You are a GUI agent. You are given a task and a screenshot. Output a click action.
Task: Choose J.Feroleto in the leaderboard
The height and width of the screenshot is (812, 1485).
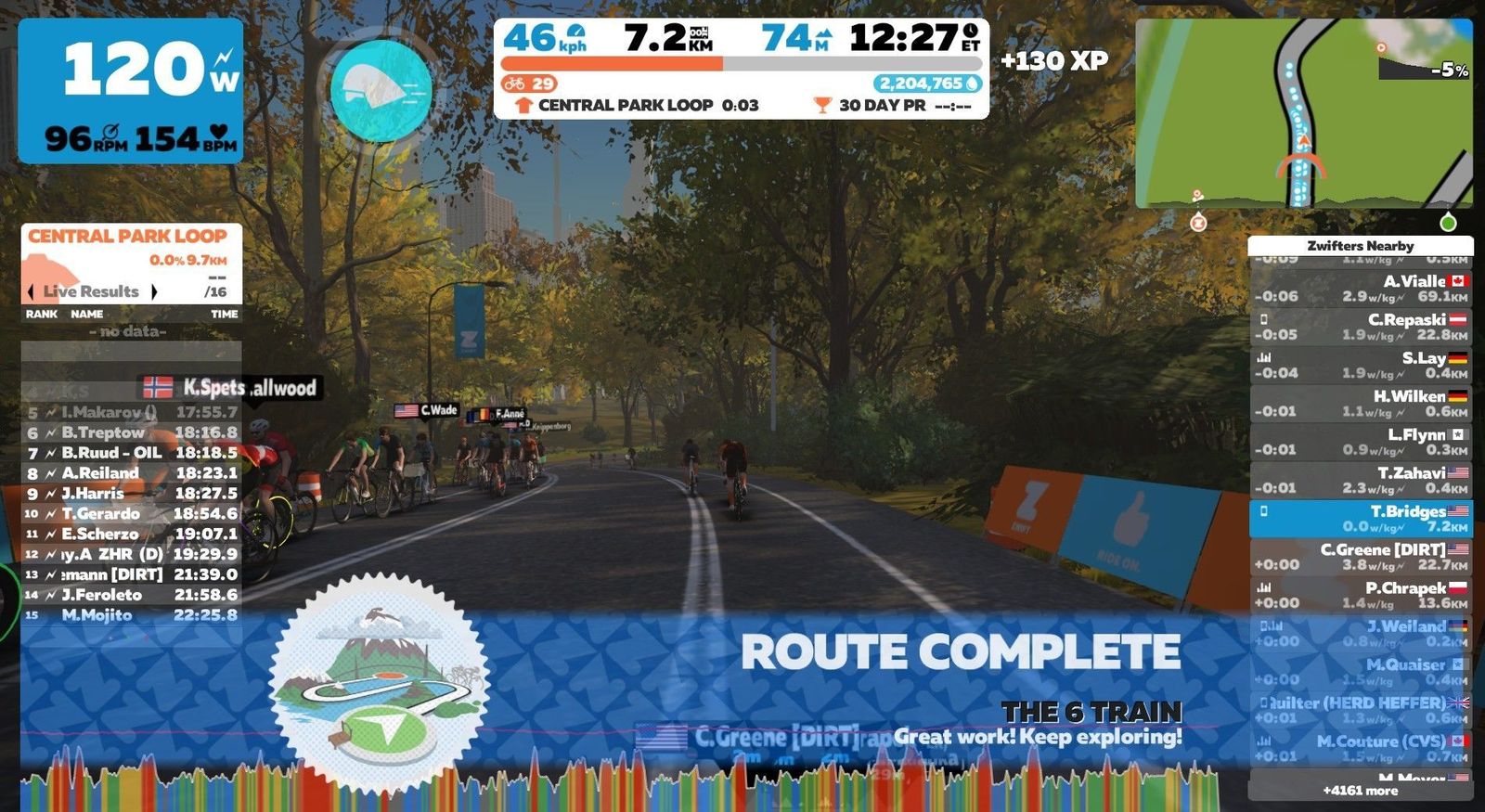point(131,595)
